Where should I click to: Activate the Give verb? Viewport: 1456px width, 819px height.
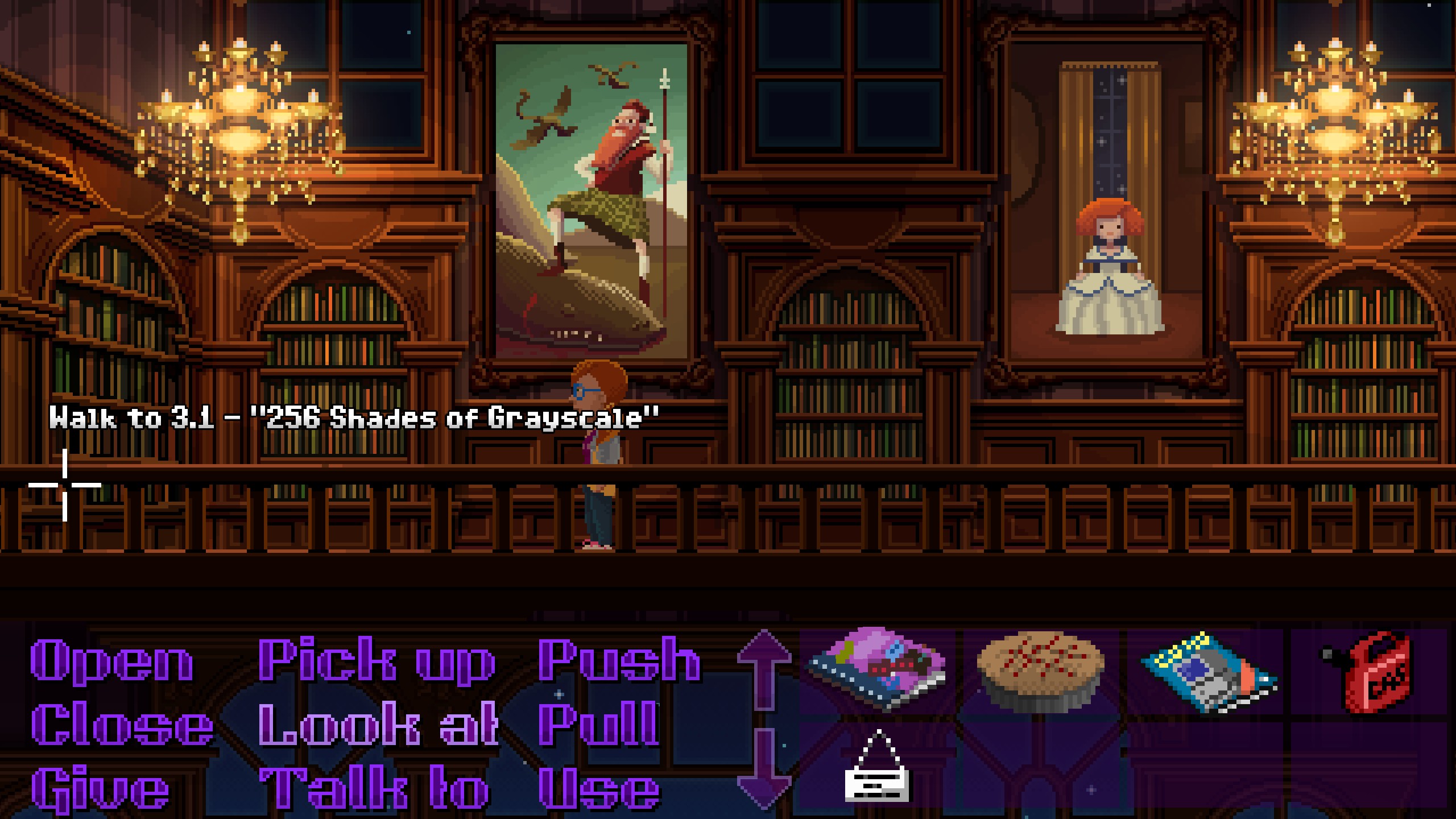[101, 791]
